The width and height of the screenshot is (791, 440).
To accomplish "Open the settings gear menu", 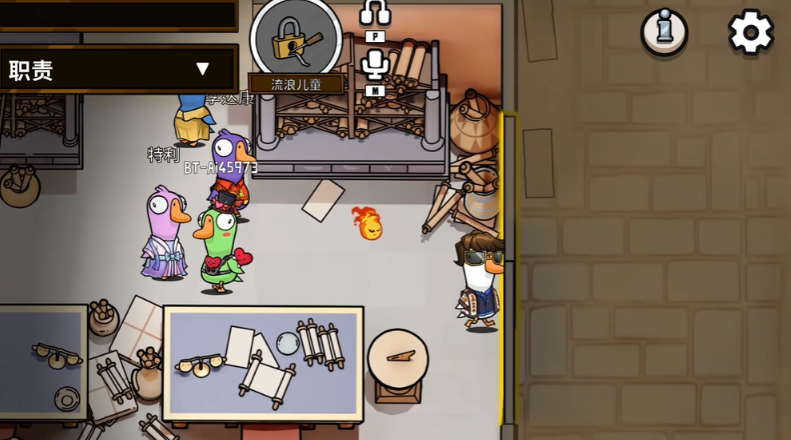I will click(x=750, y=33).
